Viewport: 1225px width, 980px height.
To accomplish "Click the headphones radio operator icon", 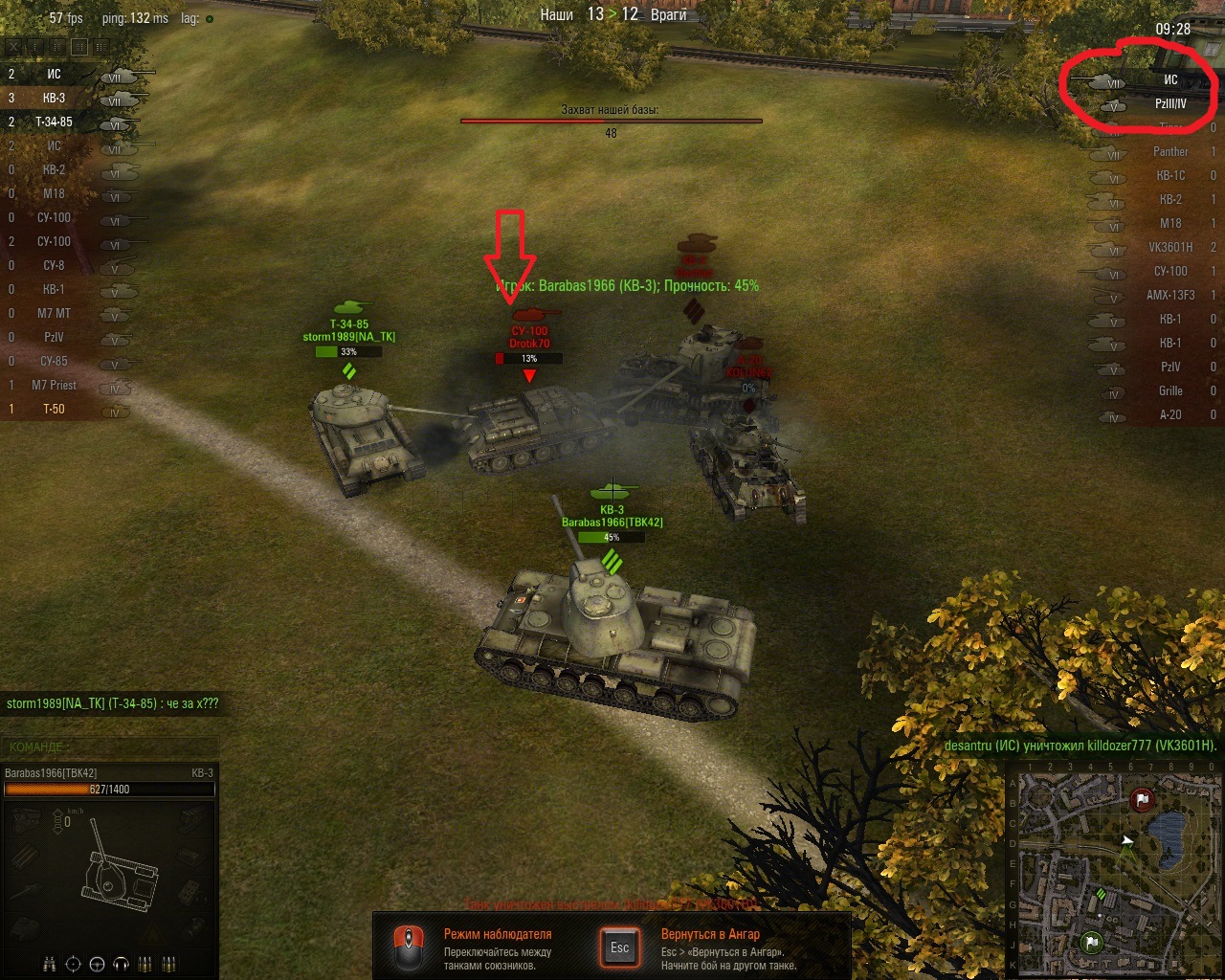I will click(x=121, y=964).
